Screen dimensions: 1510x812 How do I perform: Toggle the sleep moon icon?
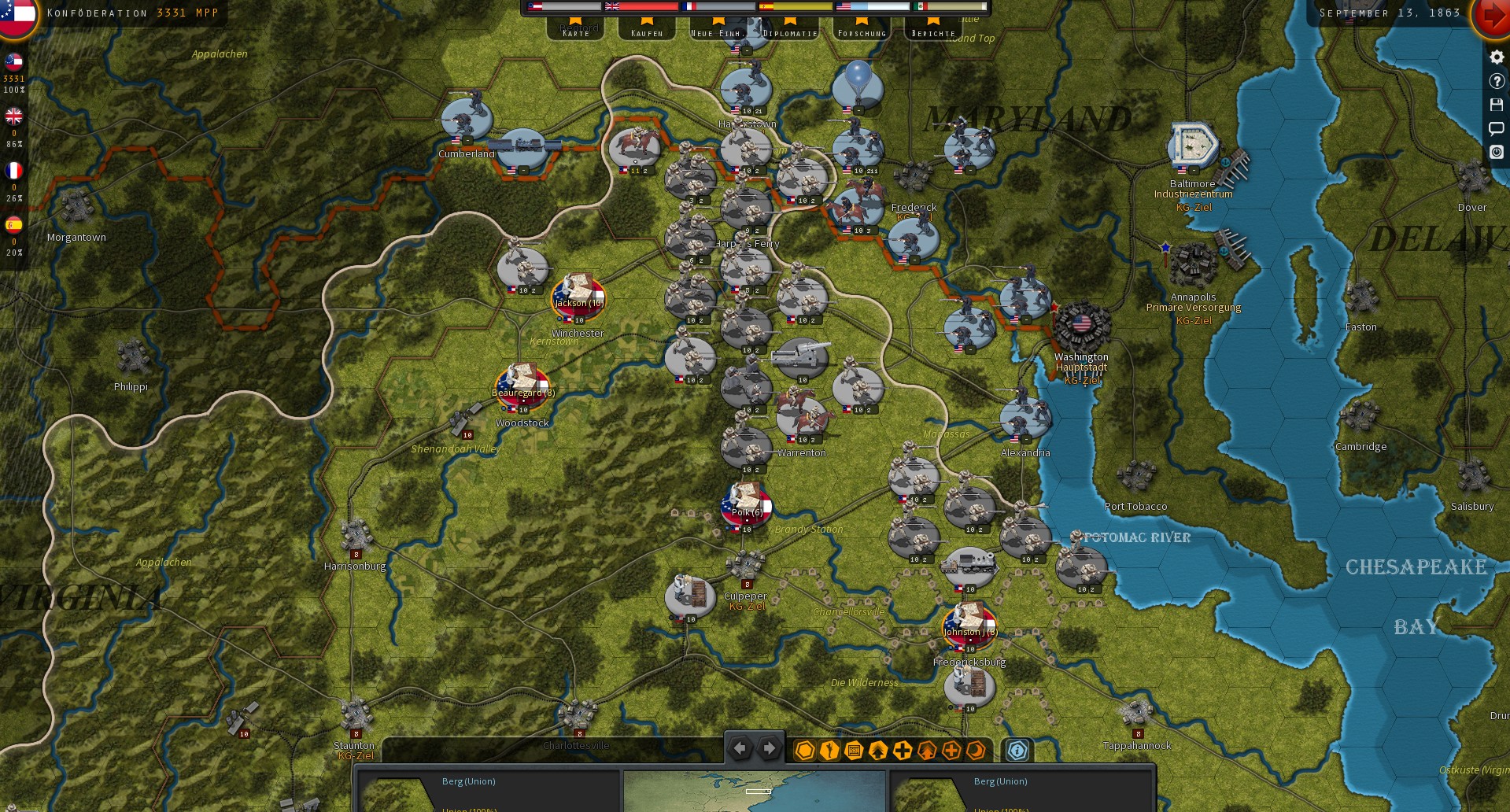(x=976, y=750)
